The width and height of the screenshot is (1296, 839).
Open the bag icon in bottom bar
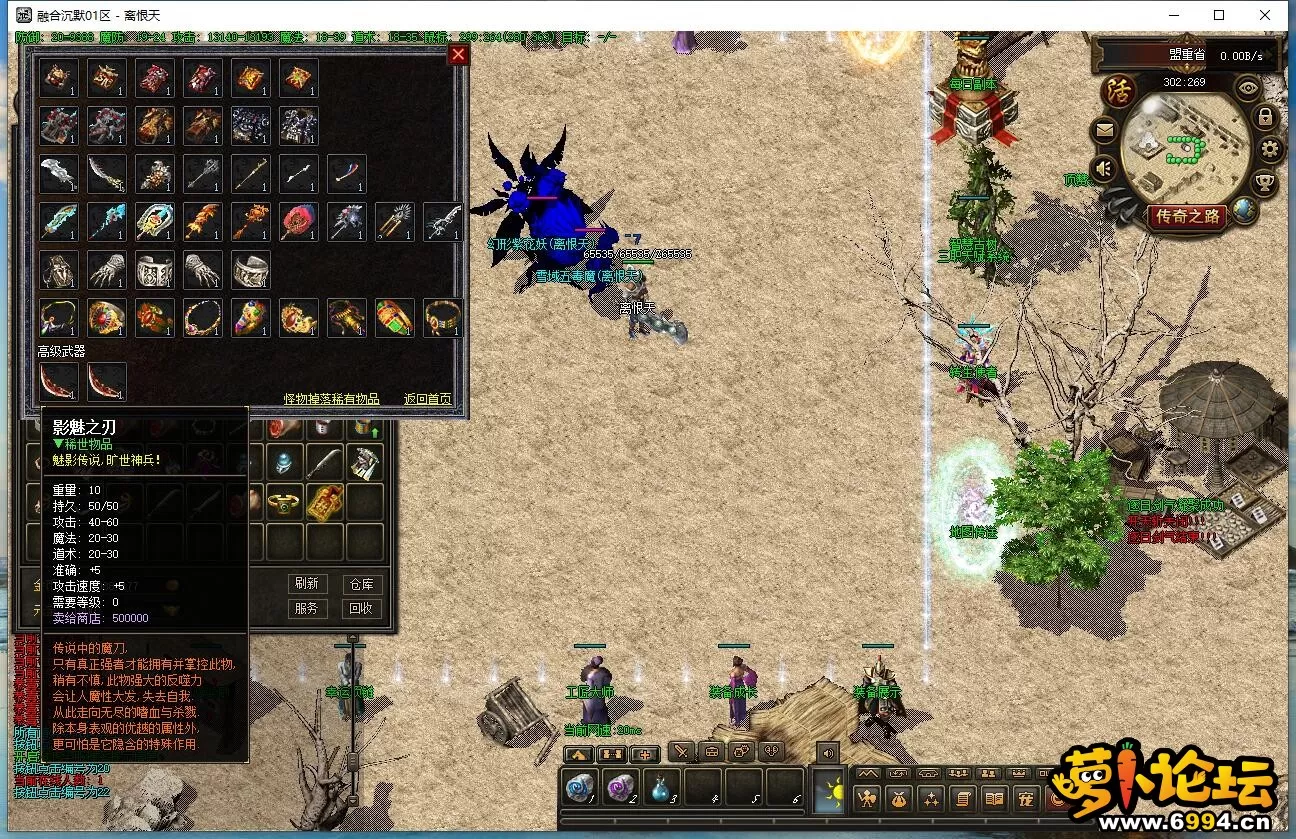[898, 799]
